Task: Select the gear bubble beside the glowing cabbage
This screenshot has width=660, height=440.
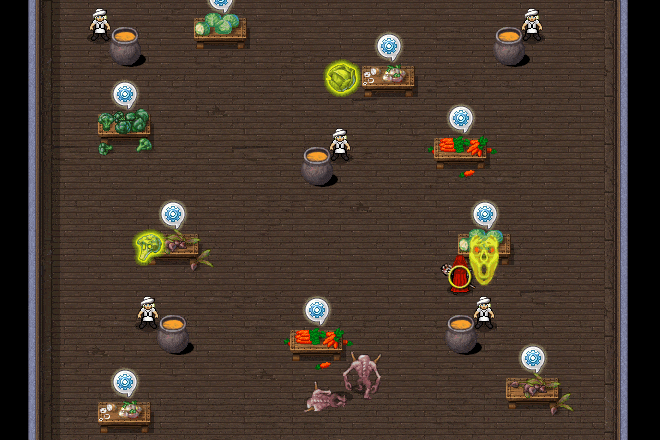Action: point(389,46)
